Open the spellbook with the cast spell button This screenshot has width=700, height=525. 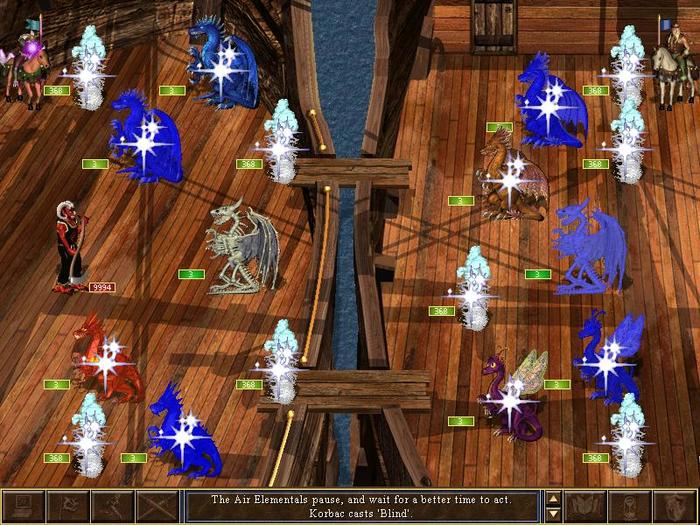586,507
